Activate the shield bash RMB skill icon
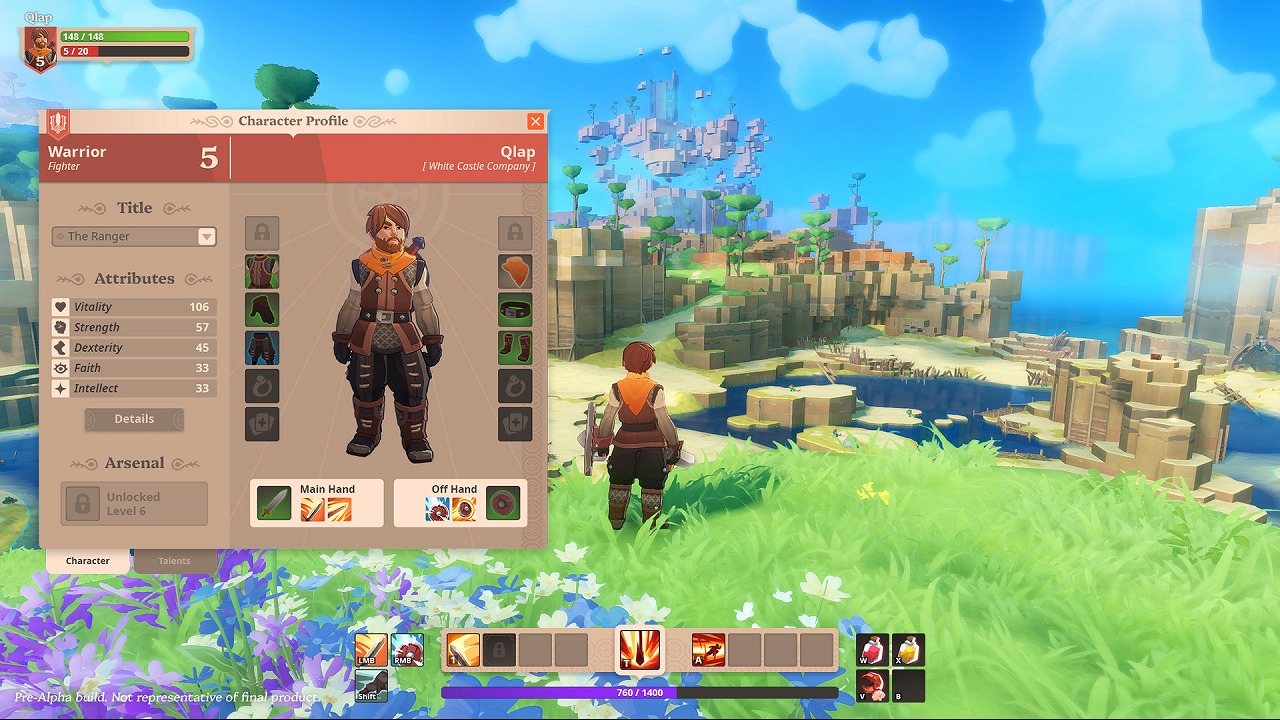 coord(407,650)
